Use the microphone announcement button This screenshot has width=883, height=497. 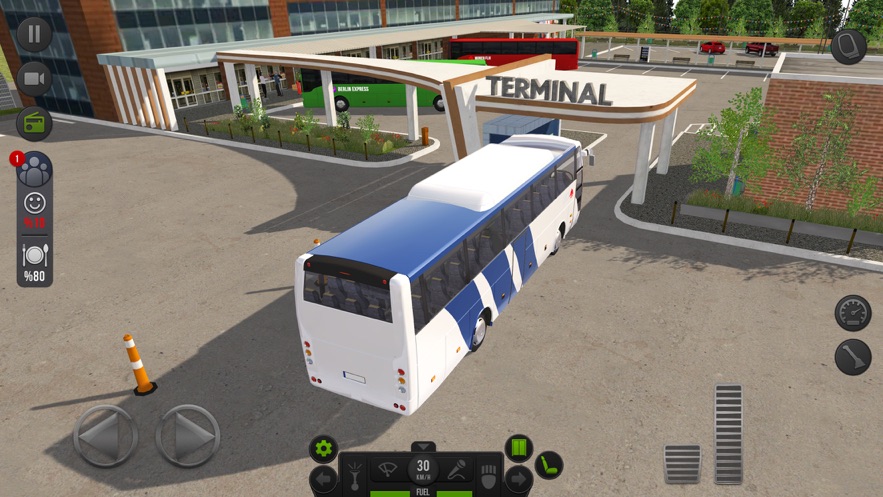pyautogui.click(x=457, y=468)
